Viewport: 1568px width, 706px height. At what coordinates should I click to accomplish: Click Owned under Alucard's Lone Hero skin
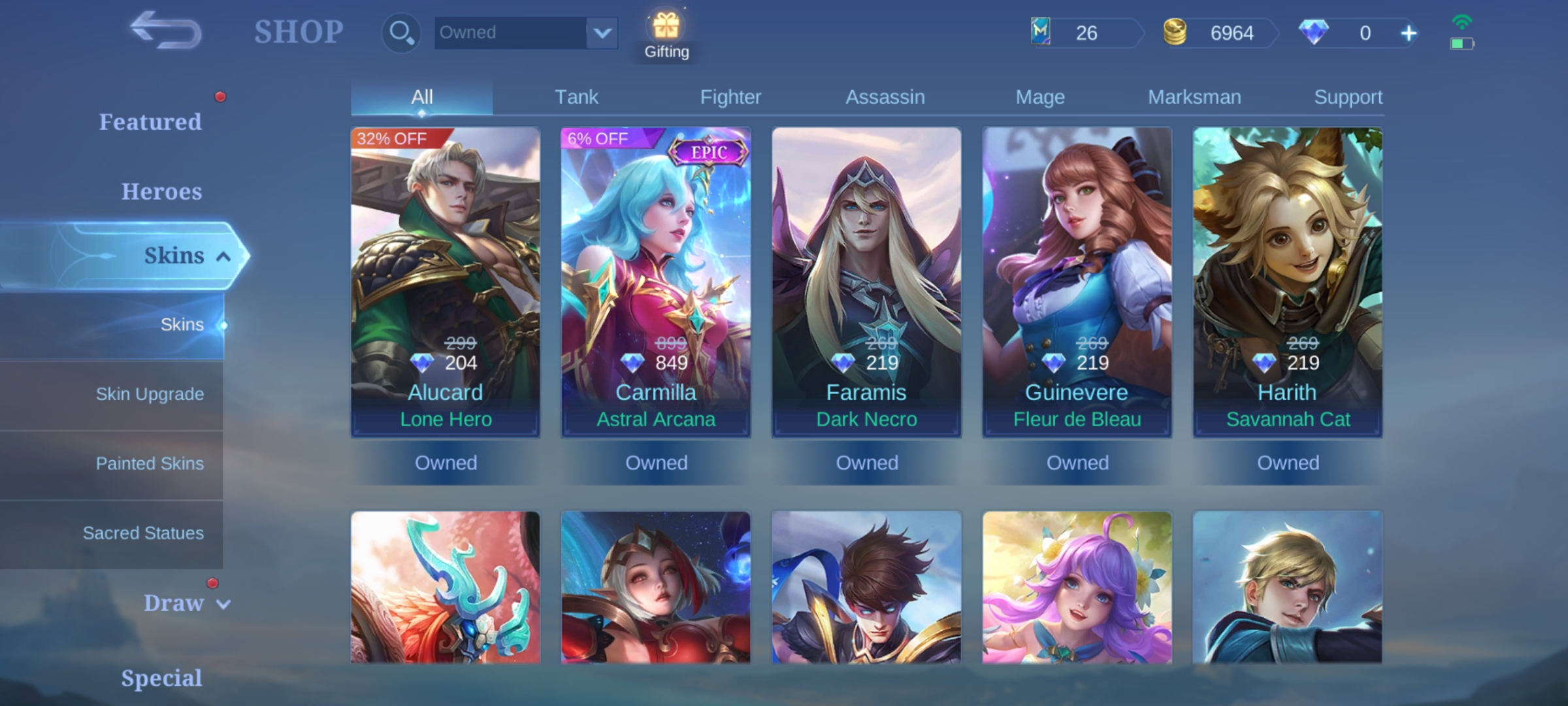click(x=446, y=462)
